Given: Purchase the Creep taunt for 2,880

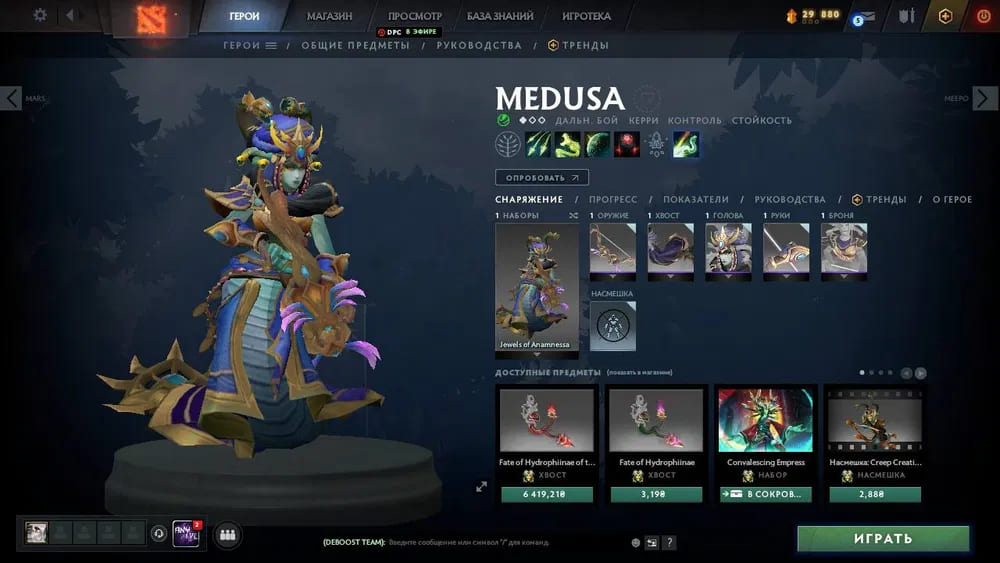Looking at the screenshot, I should click(875, 494).
